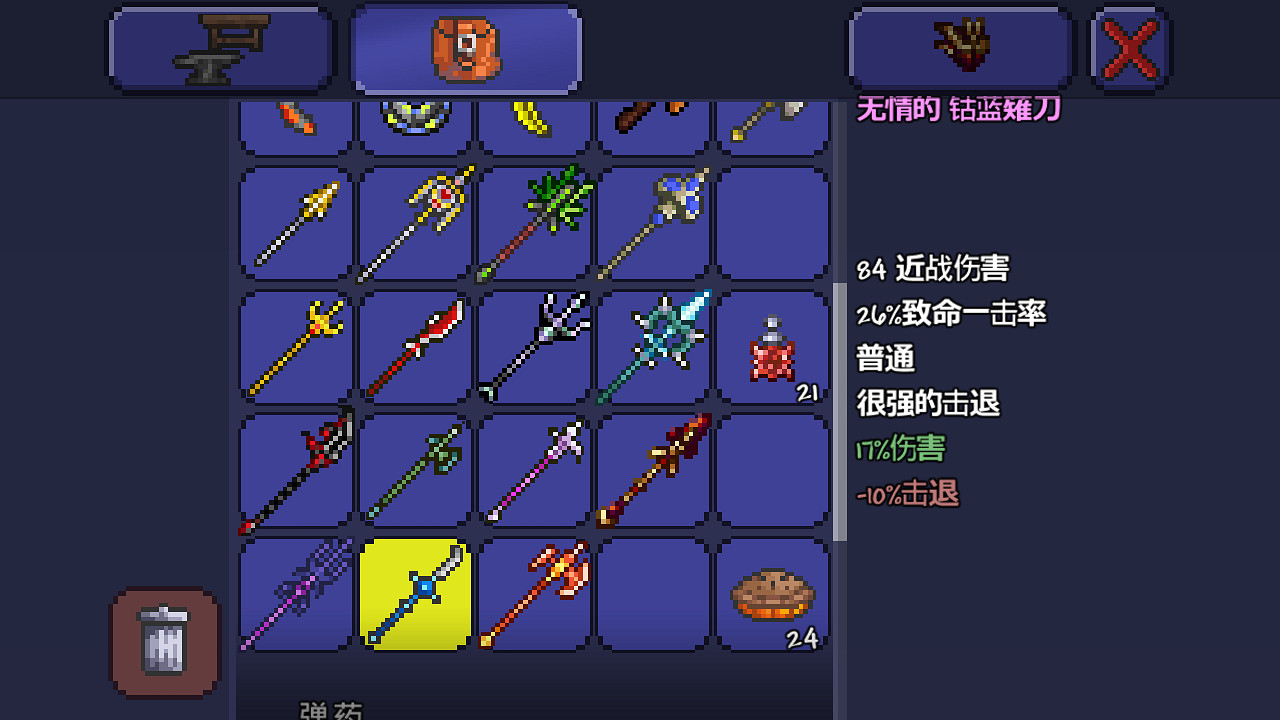1280x720 pixels.
Task: Select the ornate gold Gungnir spear
Action: pos(414,222)
